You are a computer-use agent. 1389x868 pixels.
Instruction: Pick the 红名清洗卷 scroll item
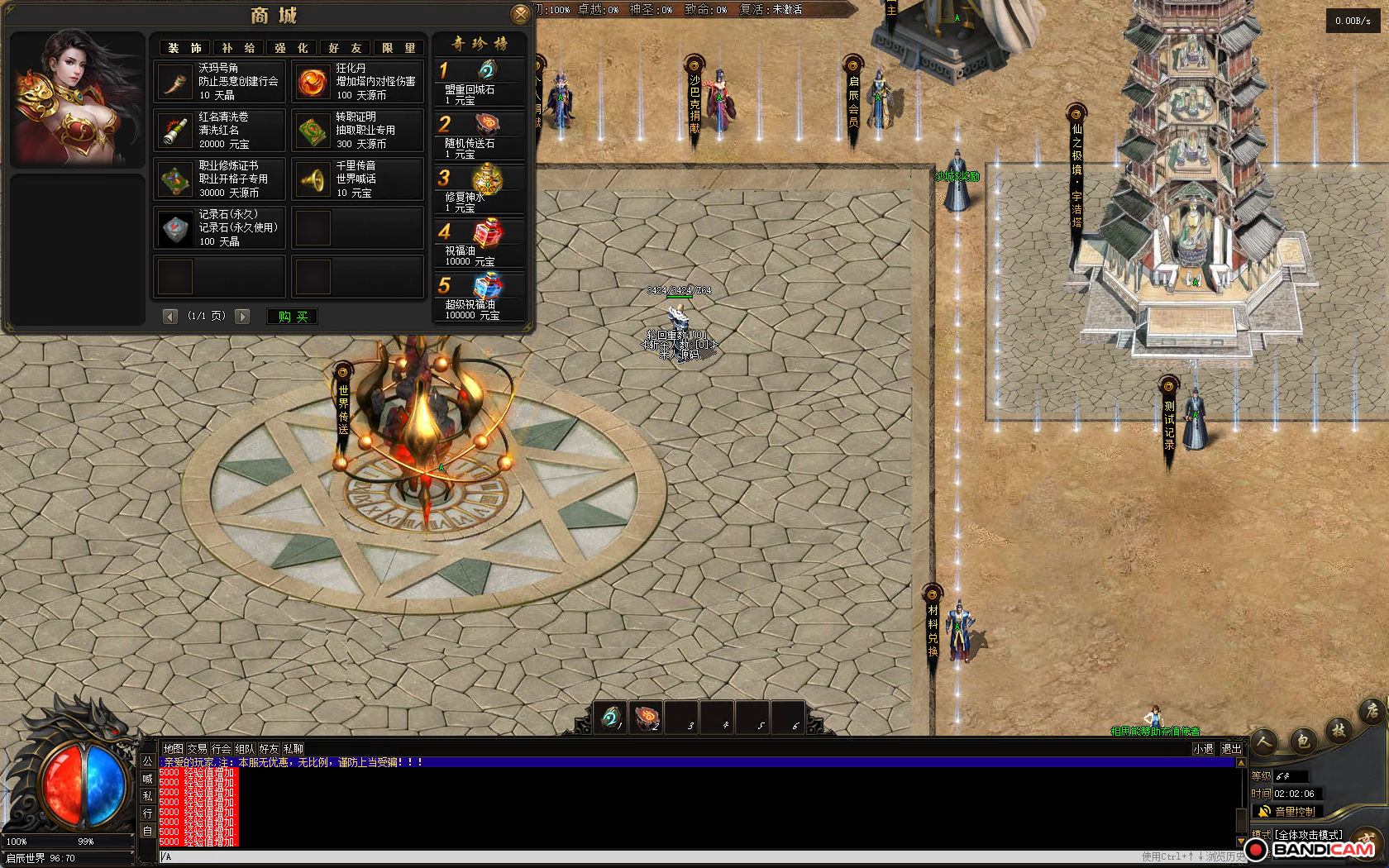(220, 131)
